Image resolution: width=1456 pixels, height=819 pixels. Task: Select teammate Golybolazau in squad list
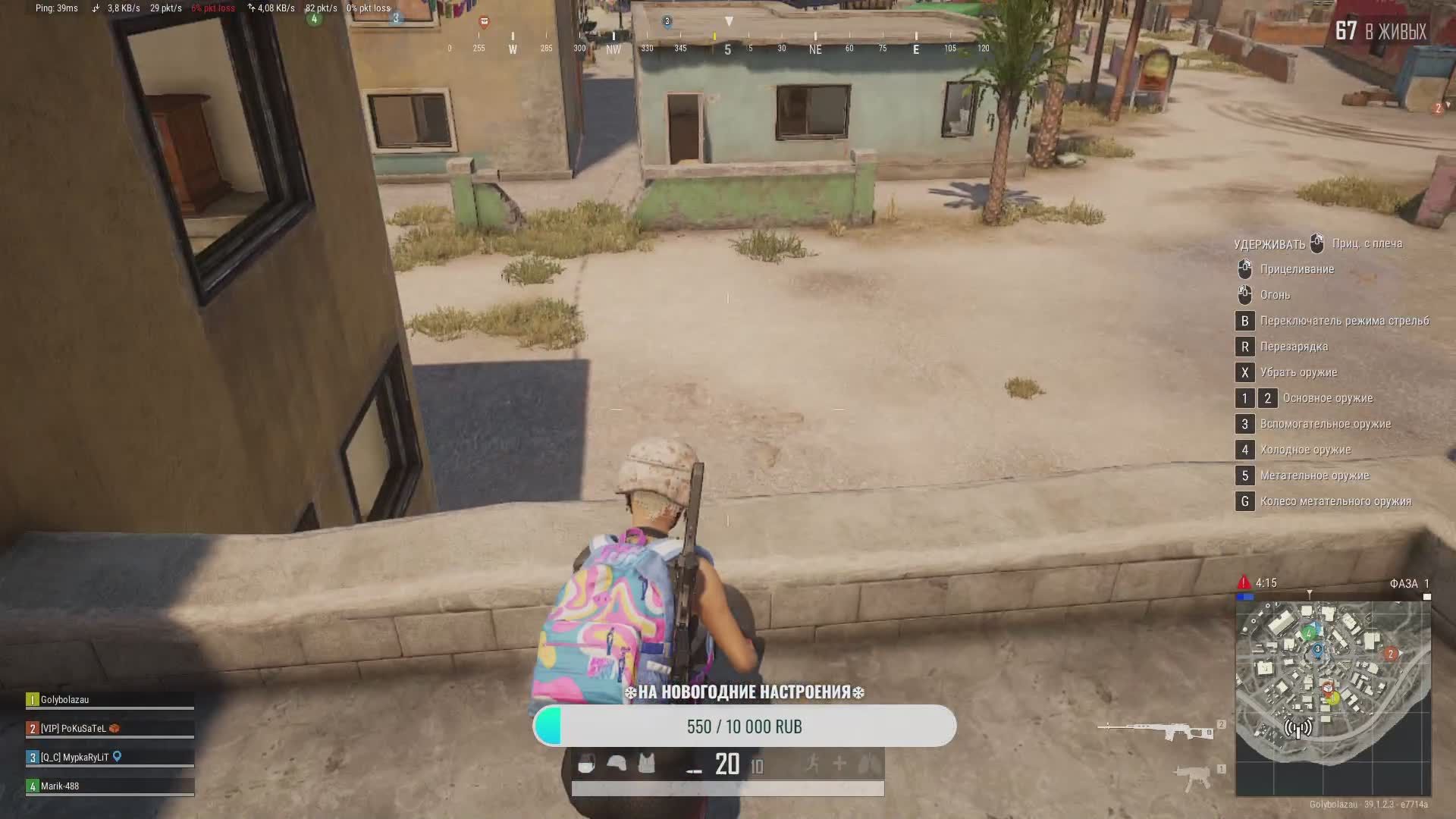(110, 700)
